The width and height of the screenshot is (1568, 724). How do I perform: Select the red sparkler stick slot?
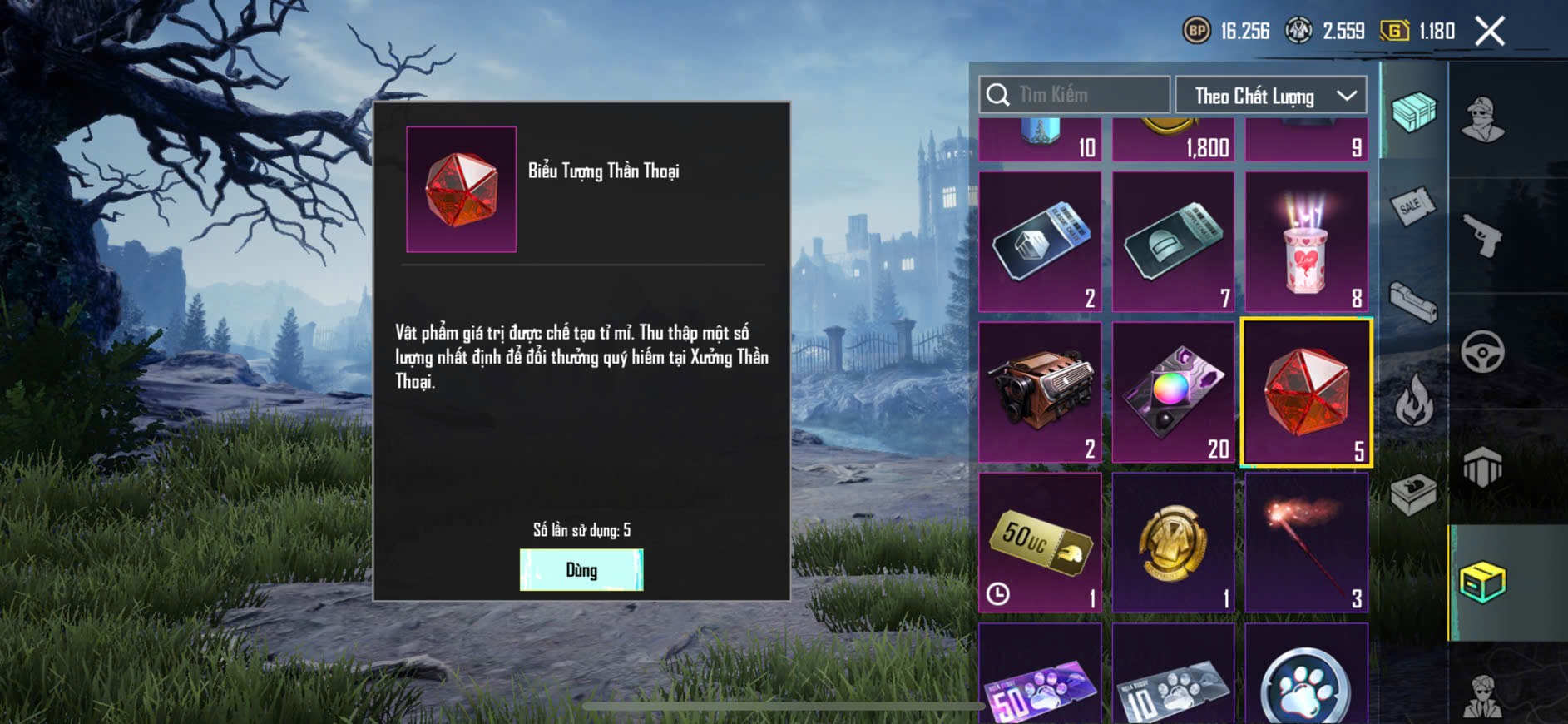pos(1306,543)
